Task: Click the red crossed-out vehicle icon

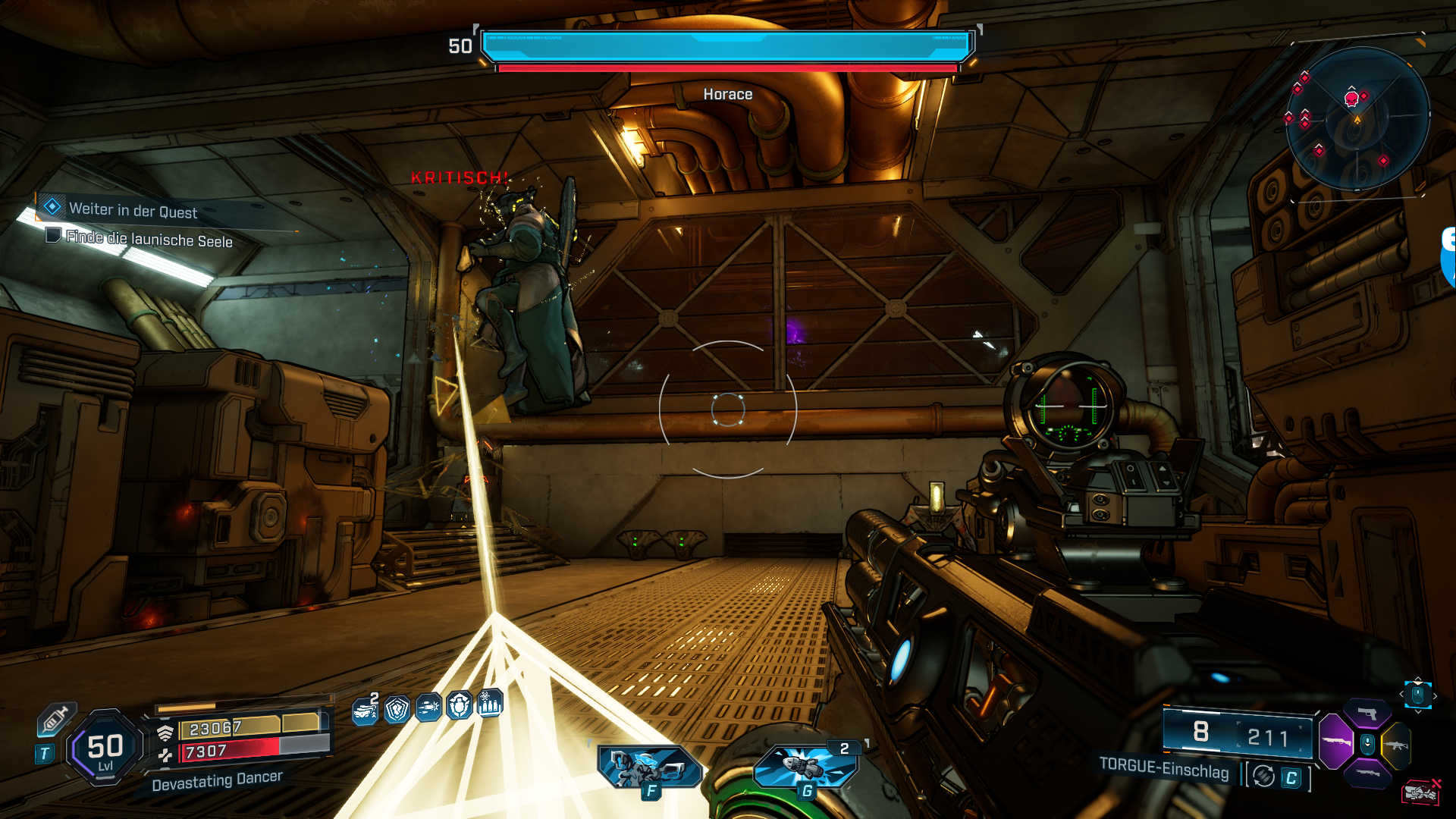Action: click(1420, 792)
